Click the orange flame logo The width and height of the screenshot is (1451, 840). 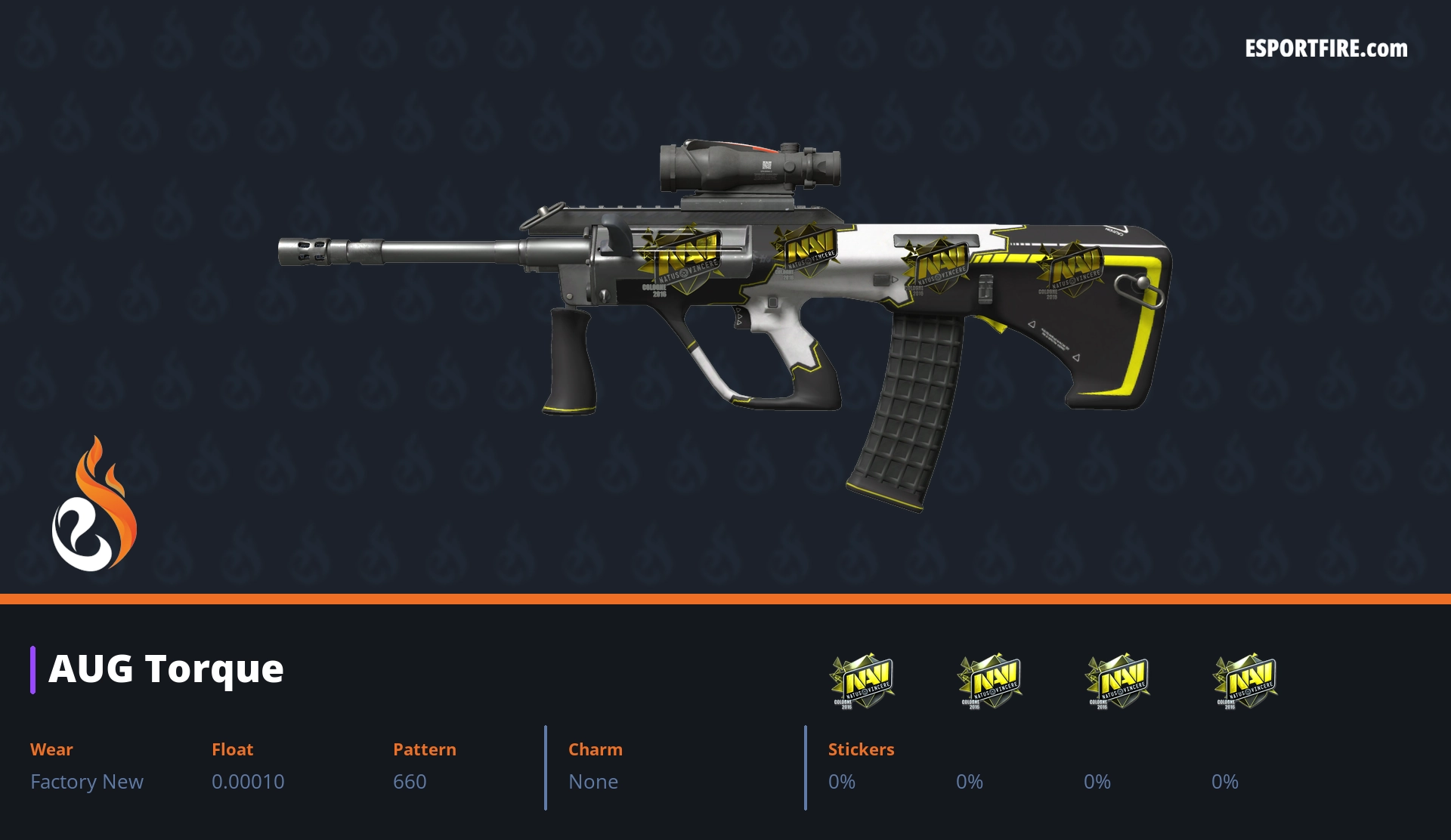pos(94,505)
